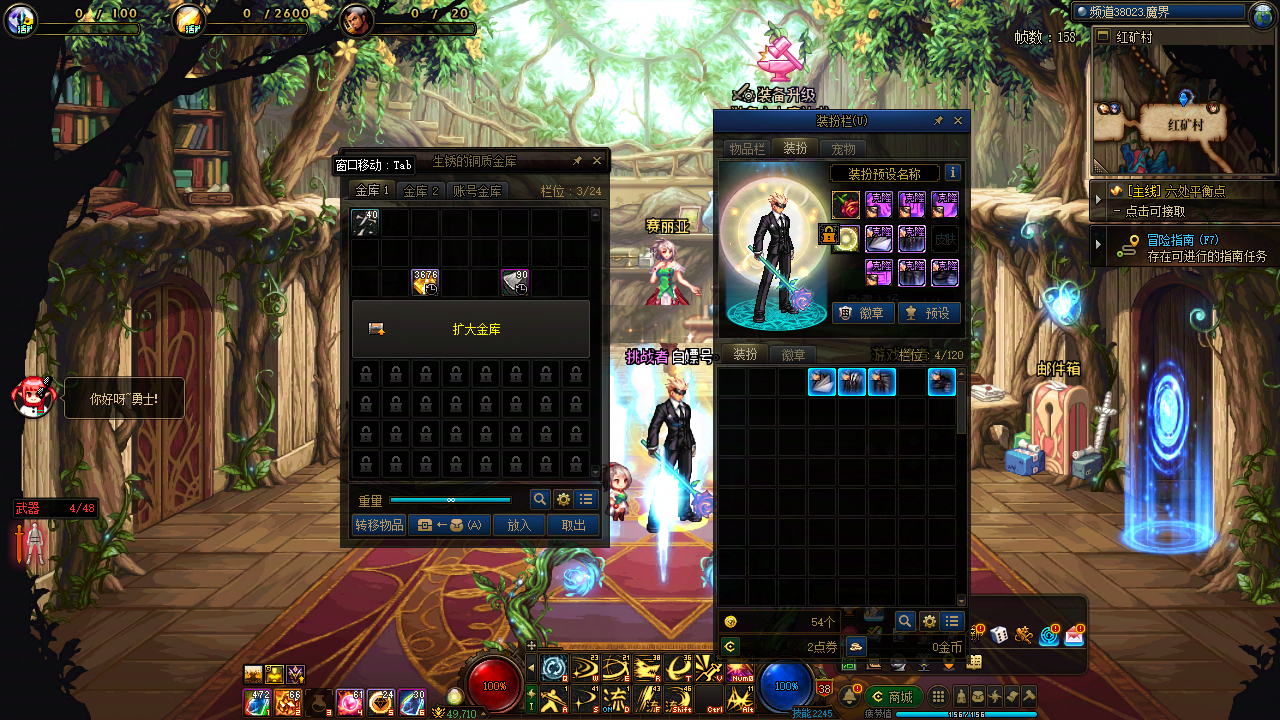Open the 冒险指南 adventure guide tracker

(1185, 247)
